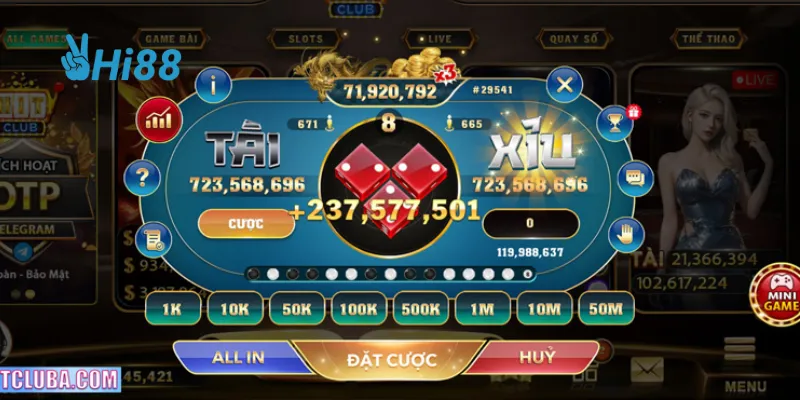Viewport: 800px width, 400px height.
Task: Show the statistics chart icon
Action: pos(157,120)
